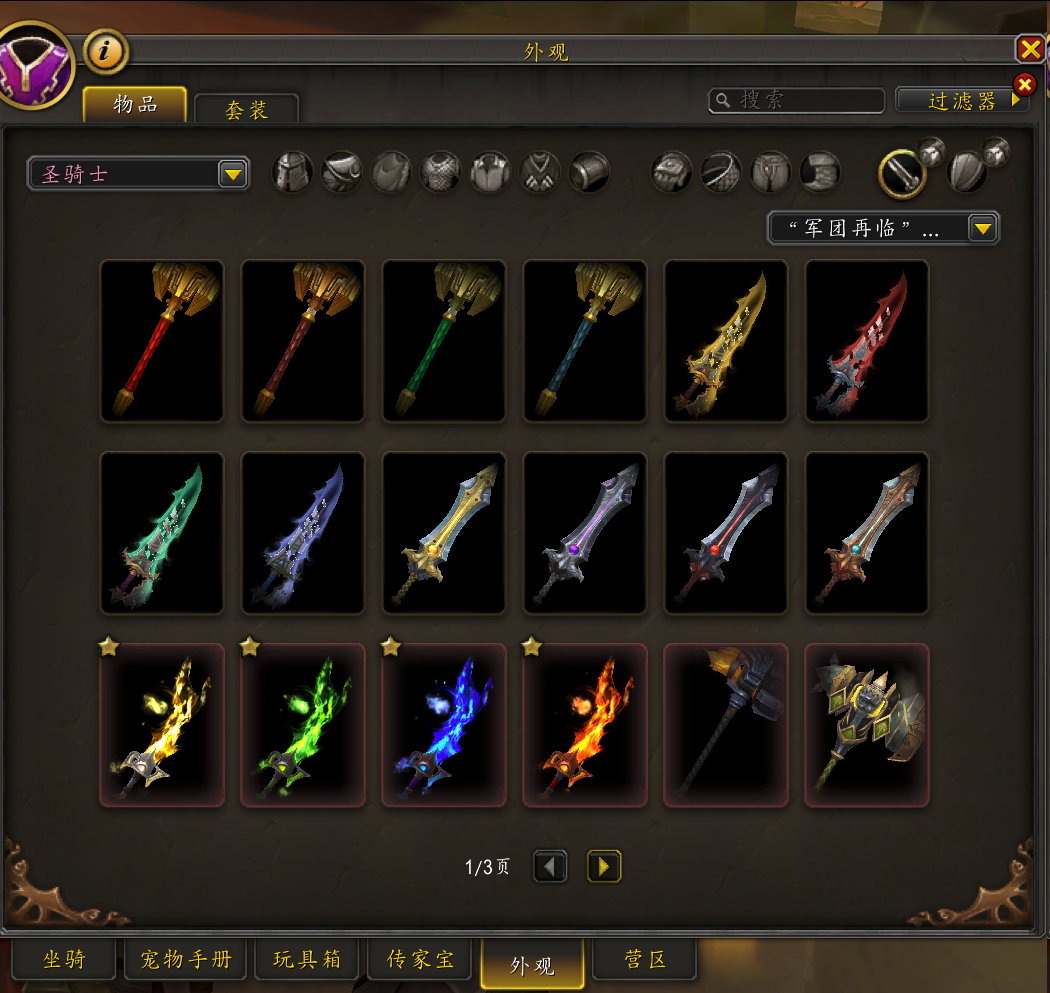Open the 坐骑 mounts tab
1050x993 pixels.
pyautogui.click(x=65, y=960)
